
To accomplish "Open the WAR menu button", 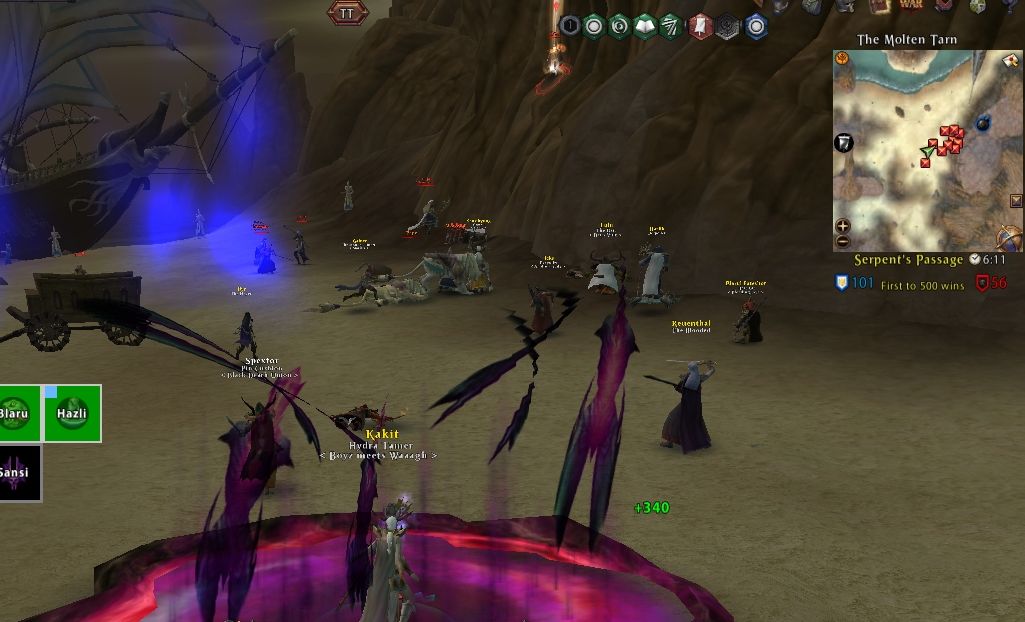I will tap(911, 6).
